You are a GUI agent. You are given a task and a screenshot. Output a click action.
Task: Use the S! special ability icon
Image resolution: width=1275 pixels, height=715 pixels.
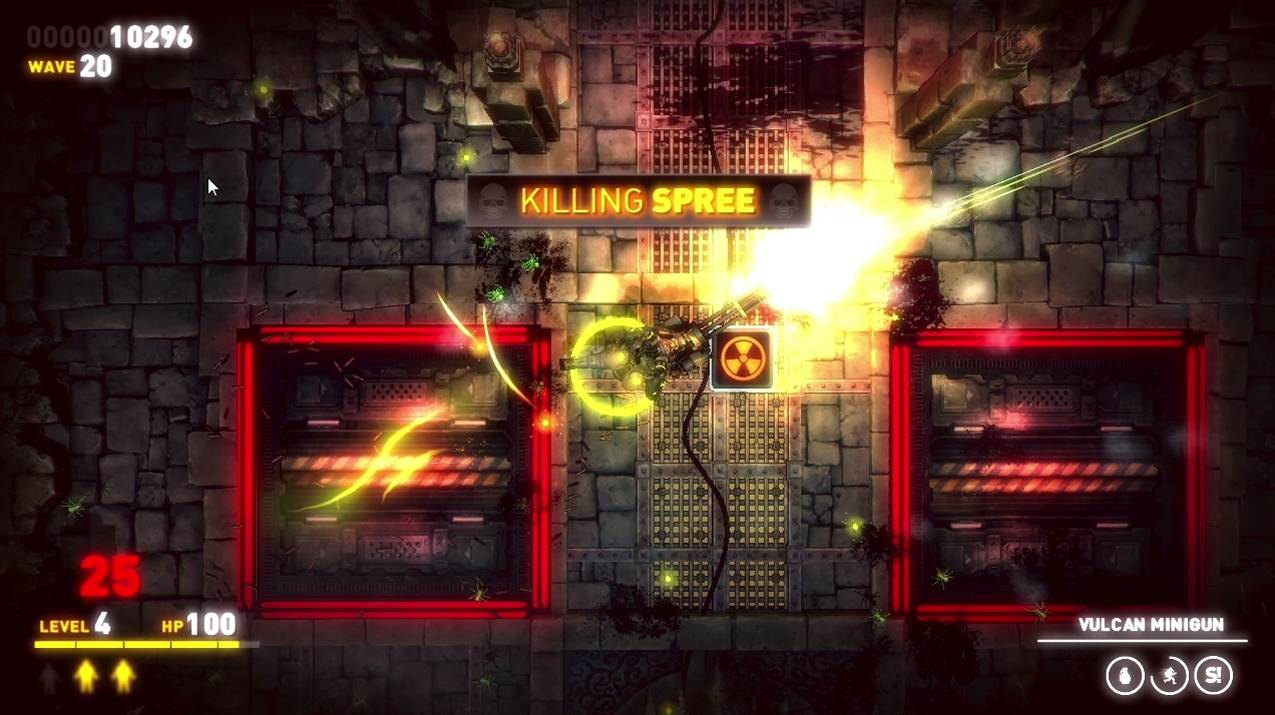point(1213,676)
